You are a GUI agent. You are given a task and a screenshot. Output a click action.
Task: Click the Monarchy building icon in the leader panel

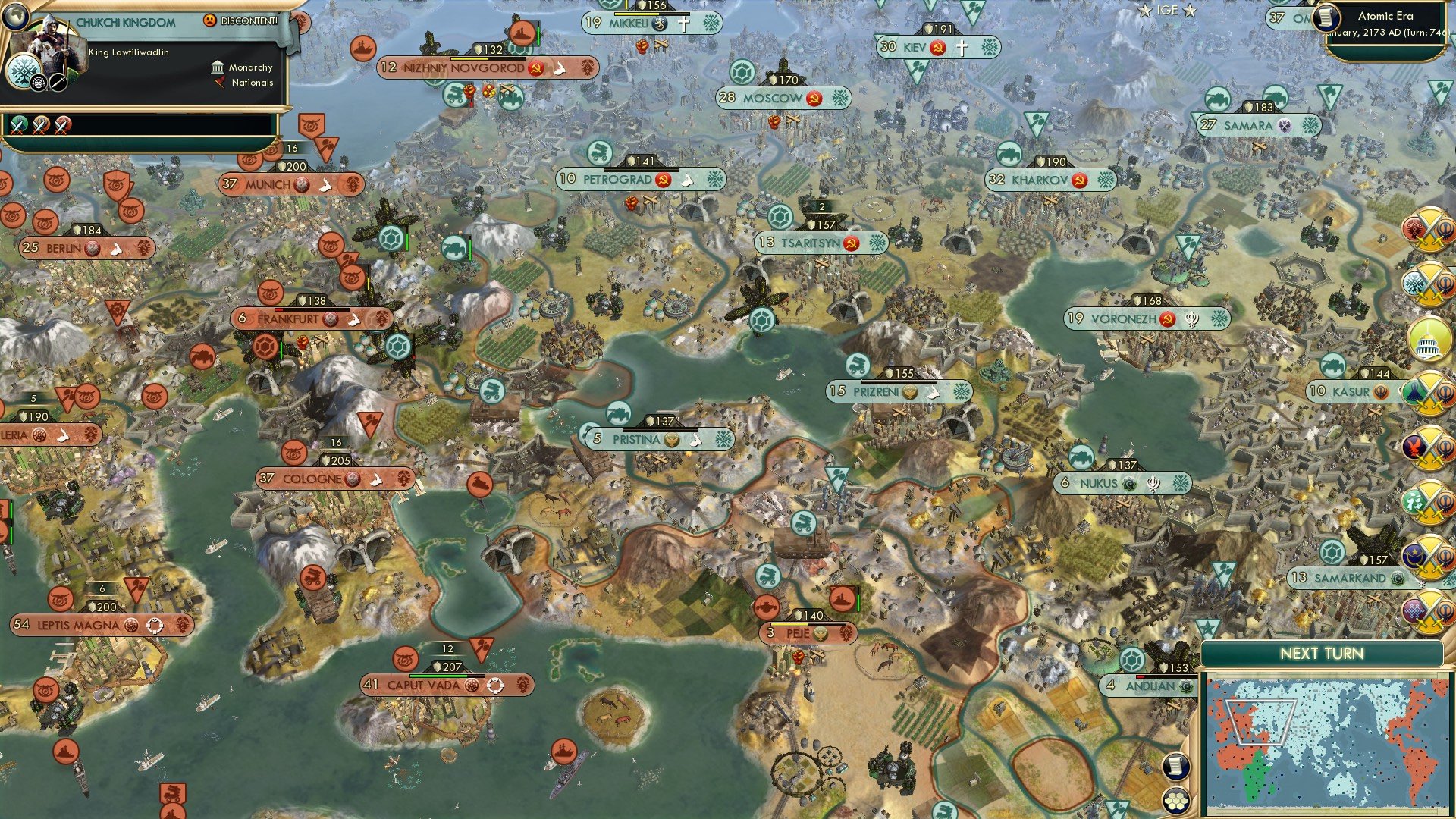218,68
